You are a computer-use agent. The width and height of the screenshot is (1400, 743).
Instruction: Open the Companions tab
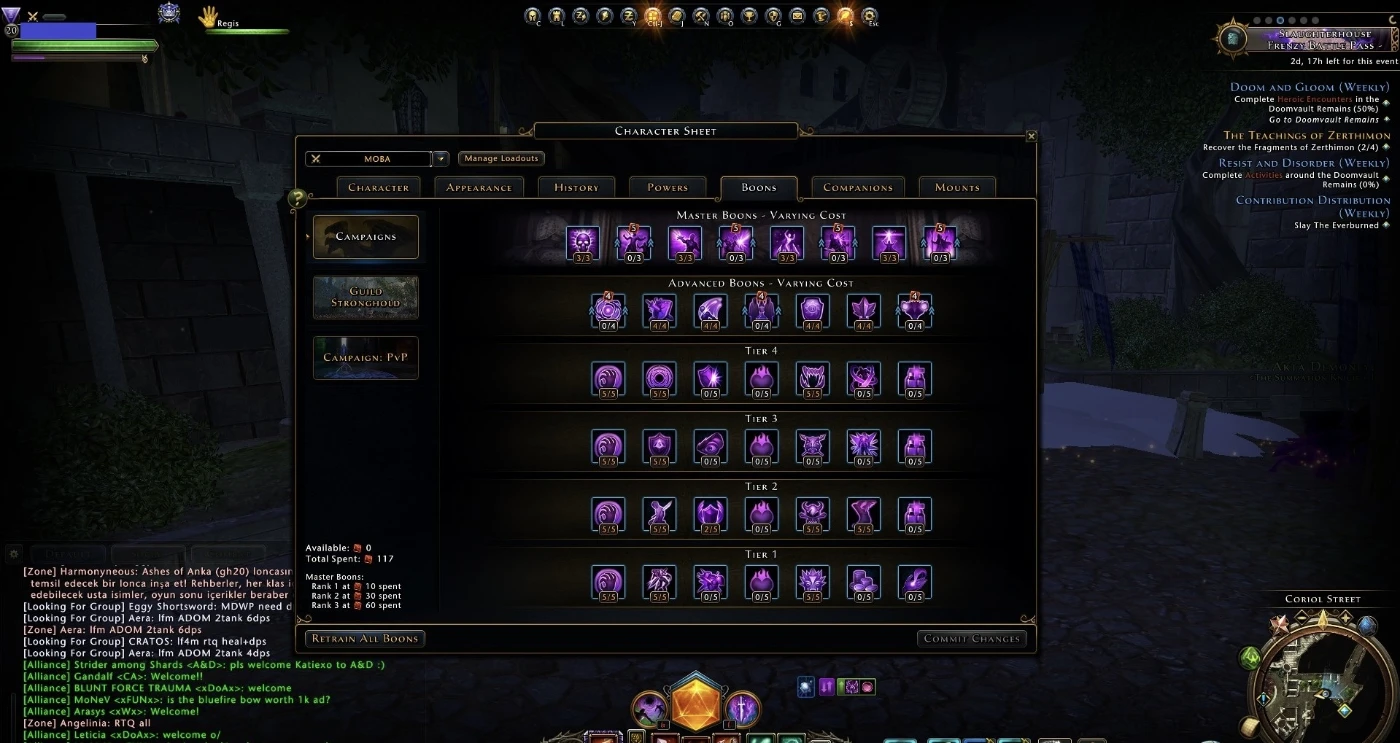click(857, 187)
